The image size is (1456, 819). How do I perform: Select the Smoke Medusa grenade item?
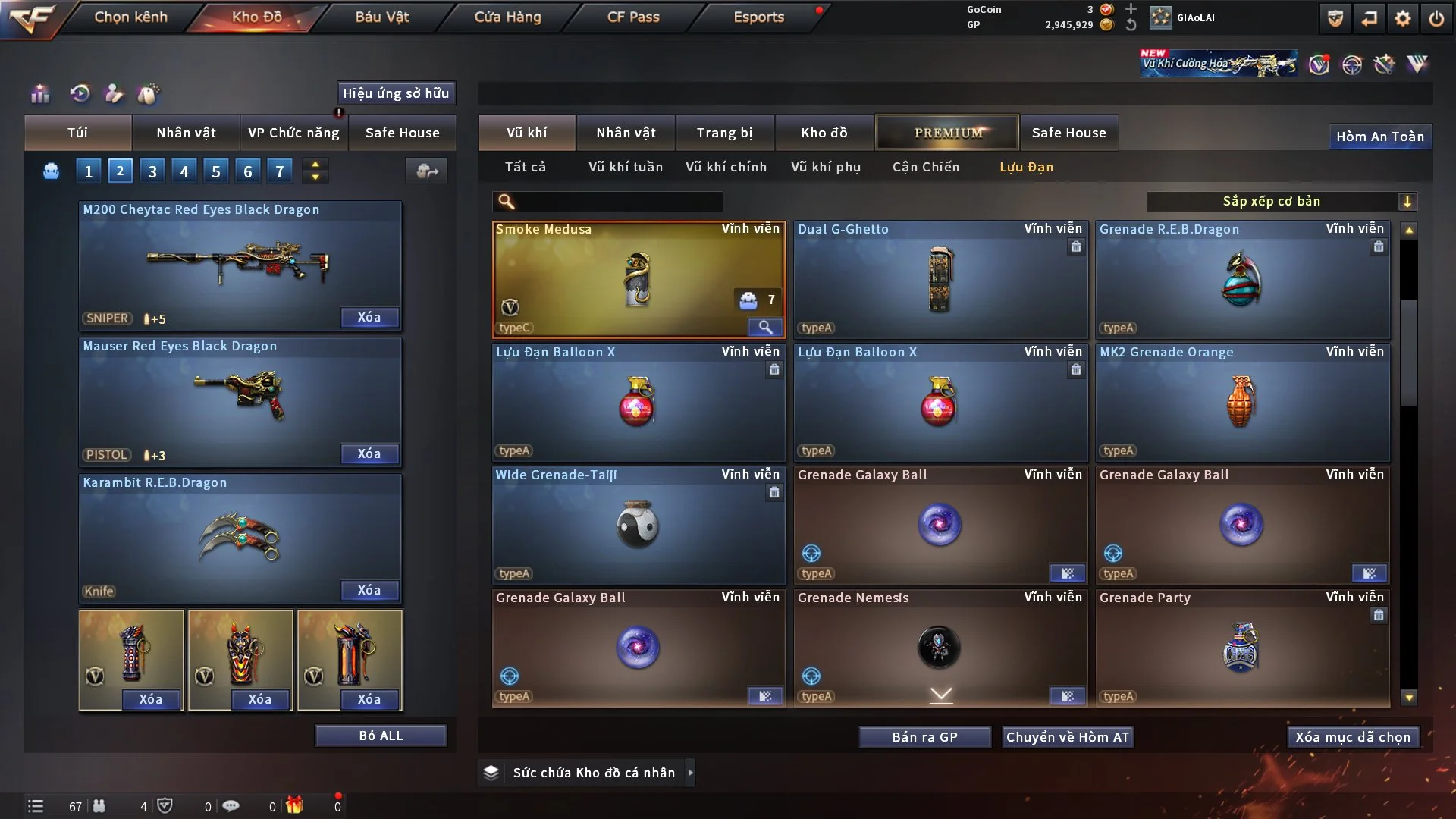tap(638, 279)
